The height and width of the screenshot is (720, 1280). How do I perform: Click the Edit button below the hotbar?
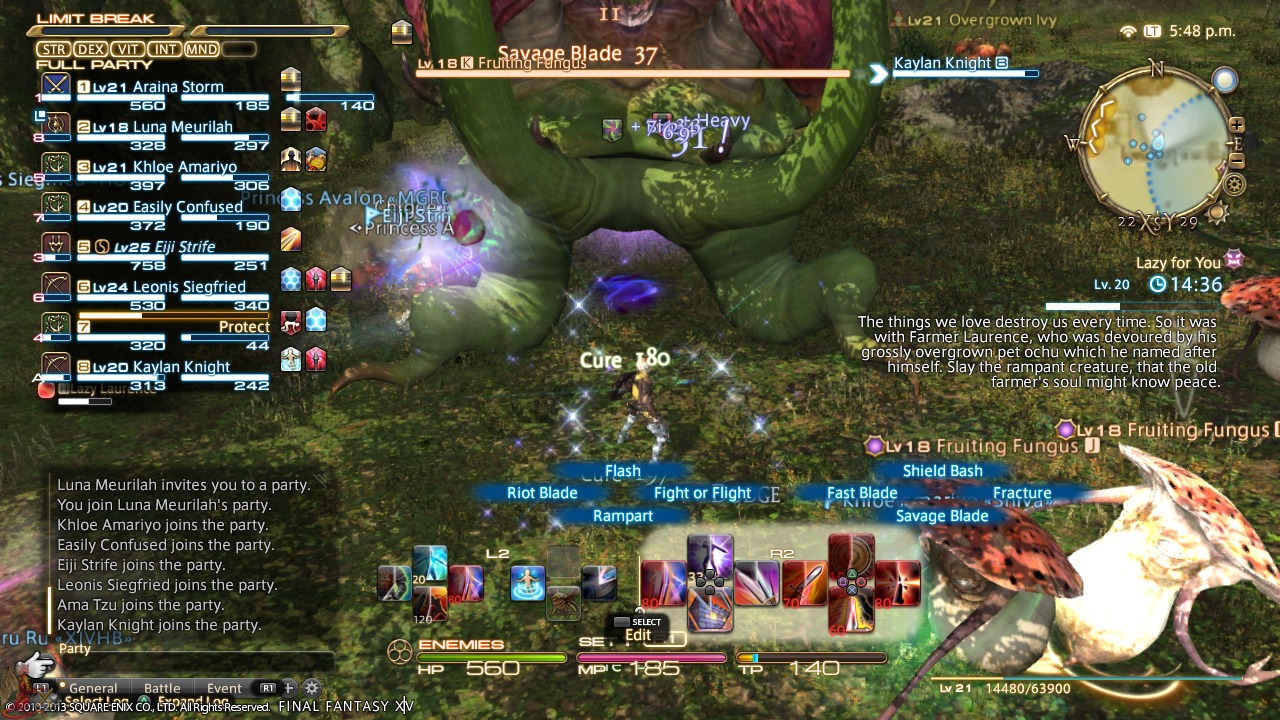(637, 635)
